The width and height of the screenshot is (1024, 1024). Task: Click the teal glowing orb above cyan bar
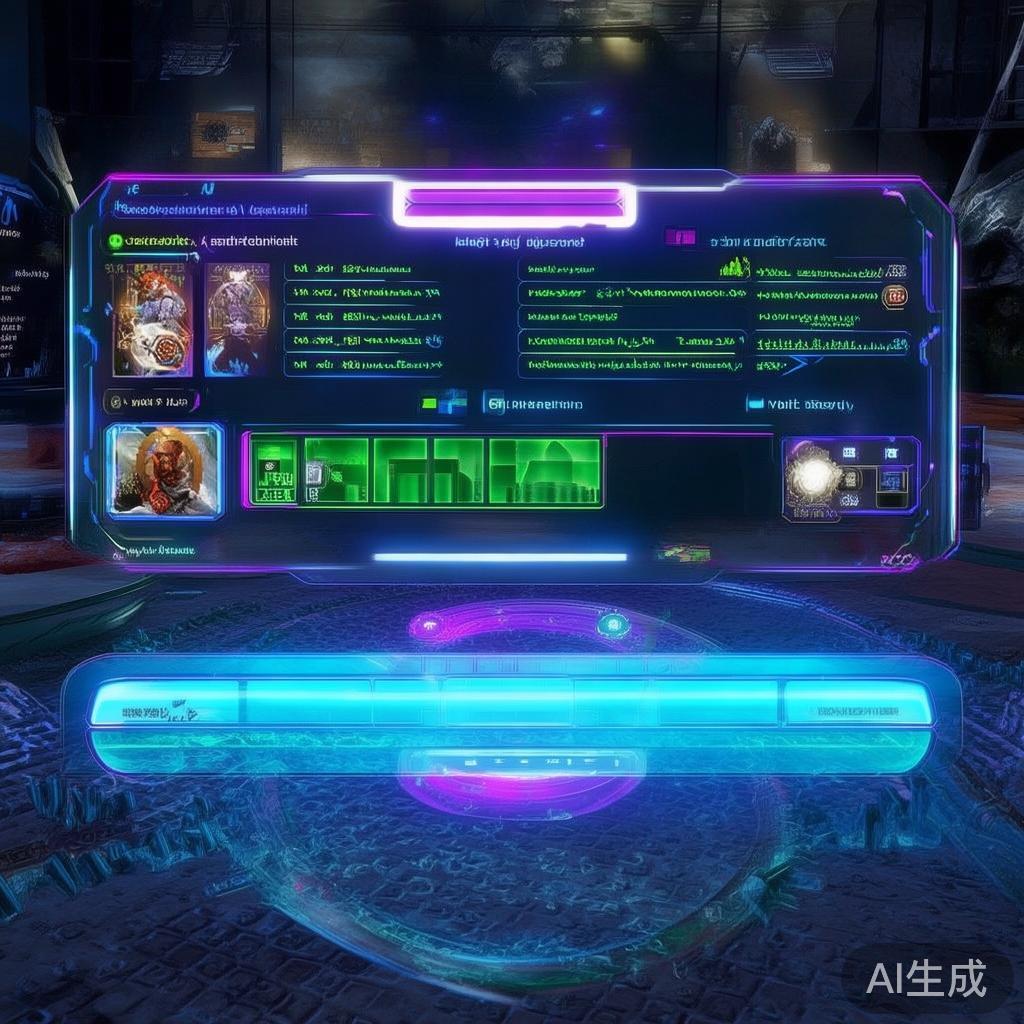[612, 626]
